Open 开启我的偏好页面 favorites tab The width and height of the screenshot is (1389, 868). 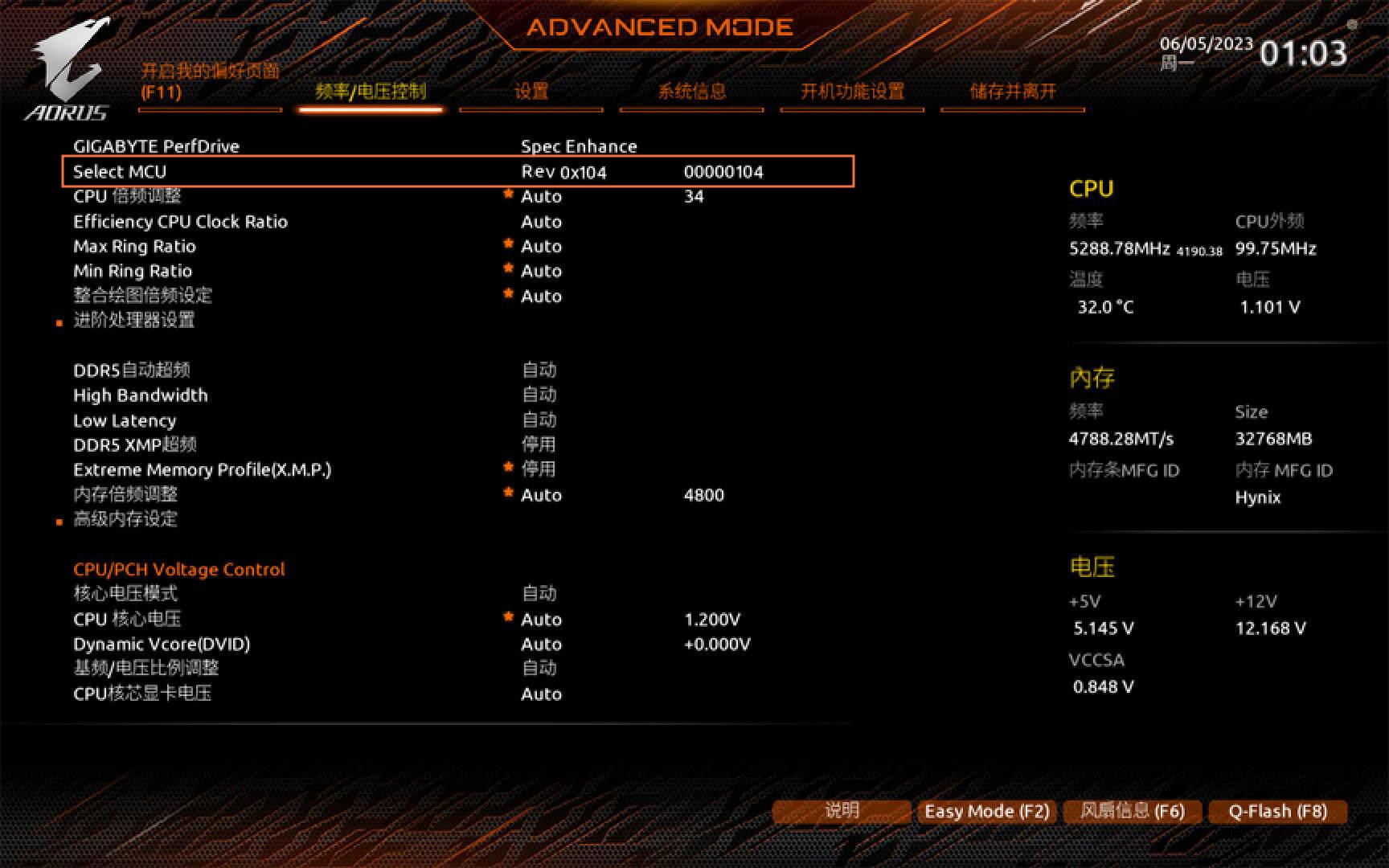pos(210,81)
